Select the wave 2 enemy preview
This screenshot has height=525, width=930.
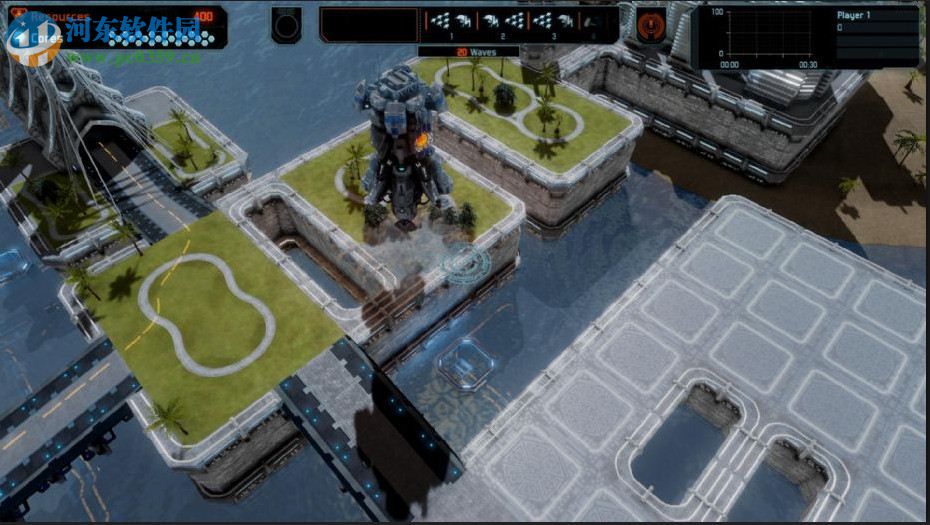pos(503,22)
